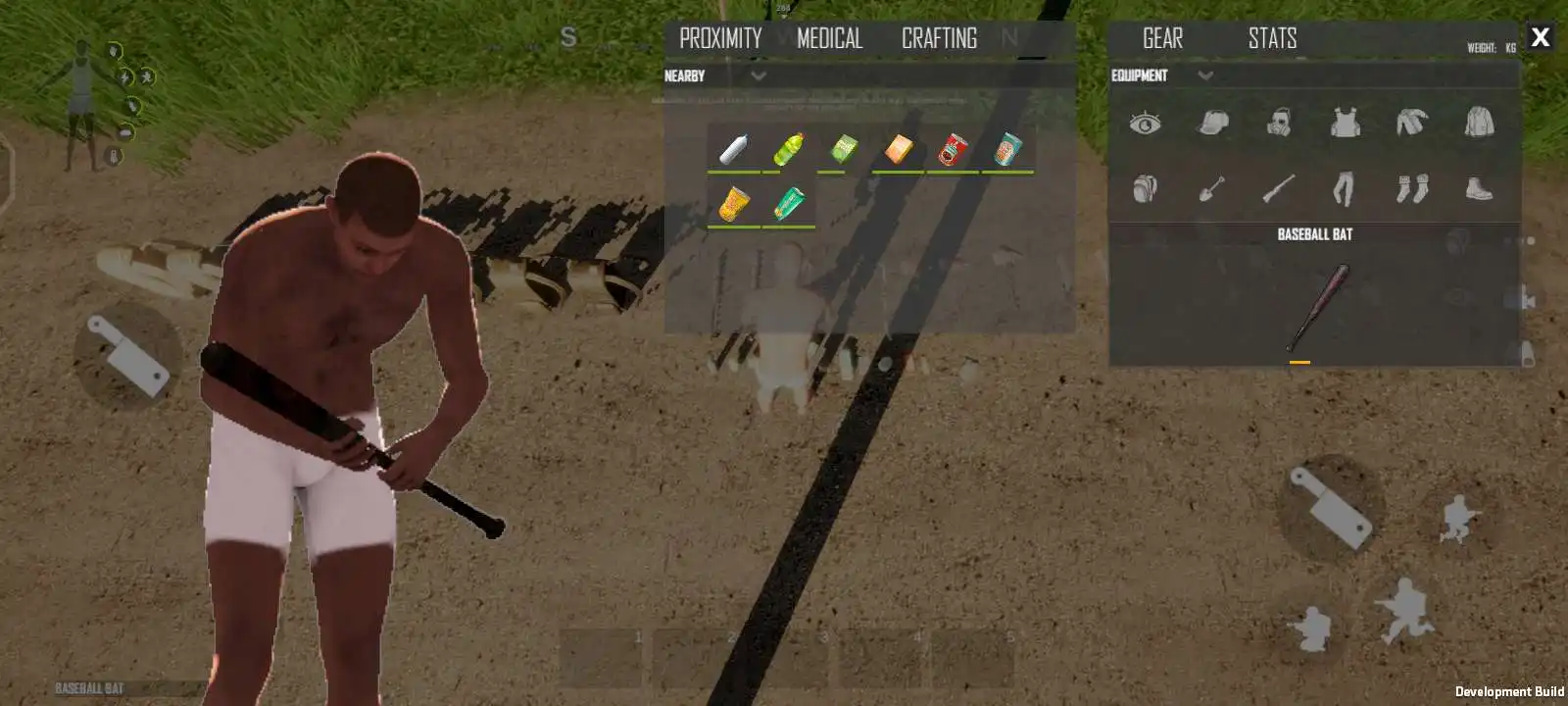Expand the Nearby dropdown
This screenshot has width=1568, height=706.
pyautogui.click(x=759, y=76)
